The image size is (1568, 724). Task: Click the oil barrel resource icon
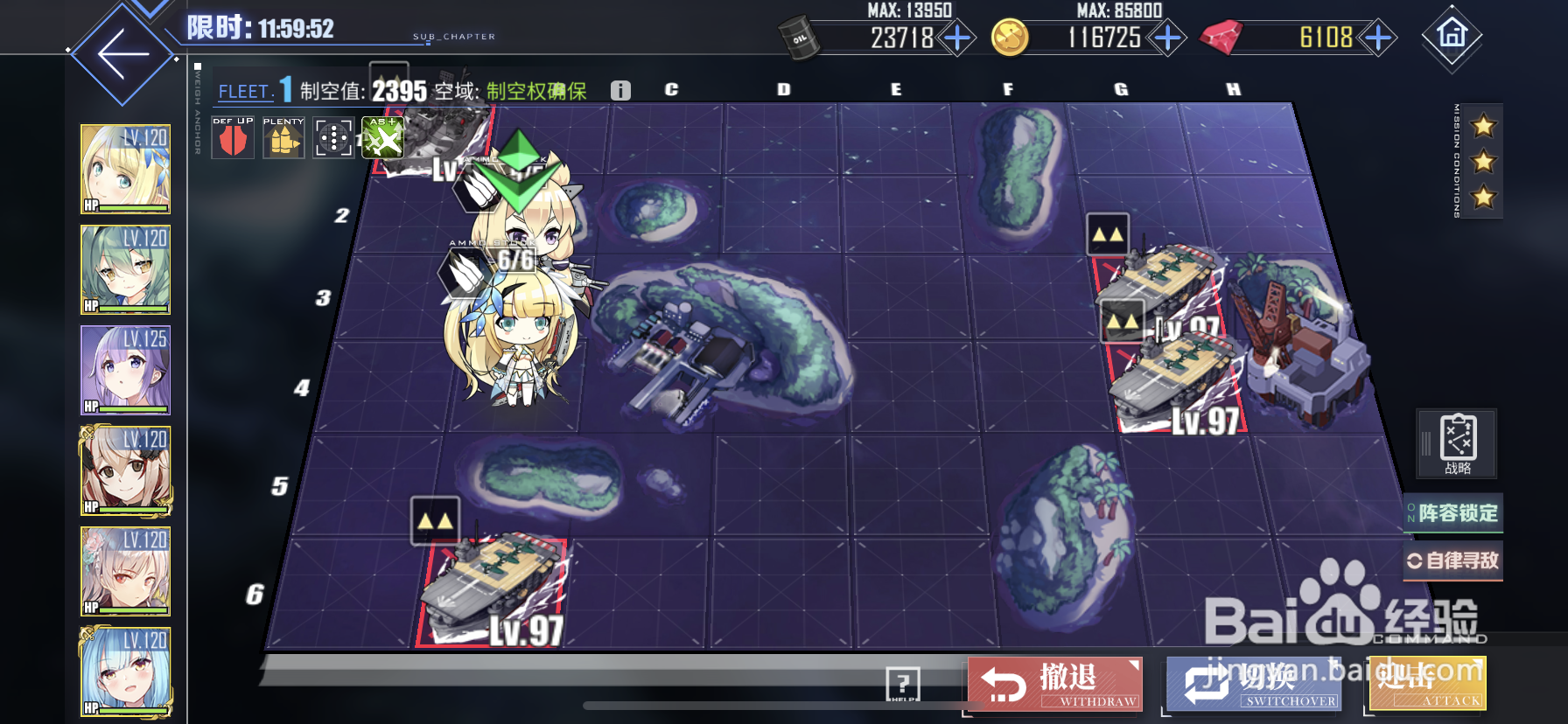point(799,38)
